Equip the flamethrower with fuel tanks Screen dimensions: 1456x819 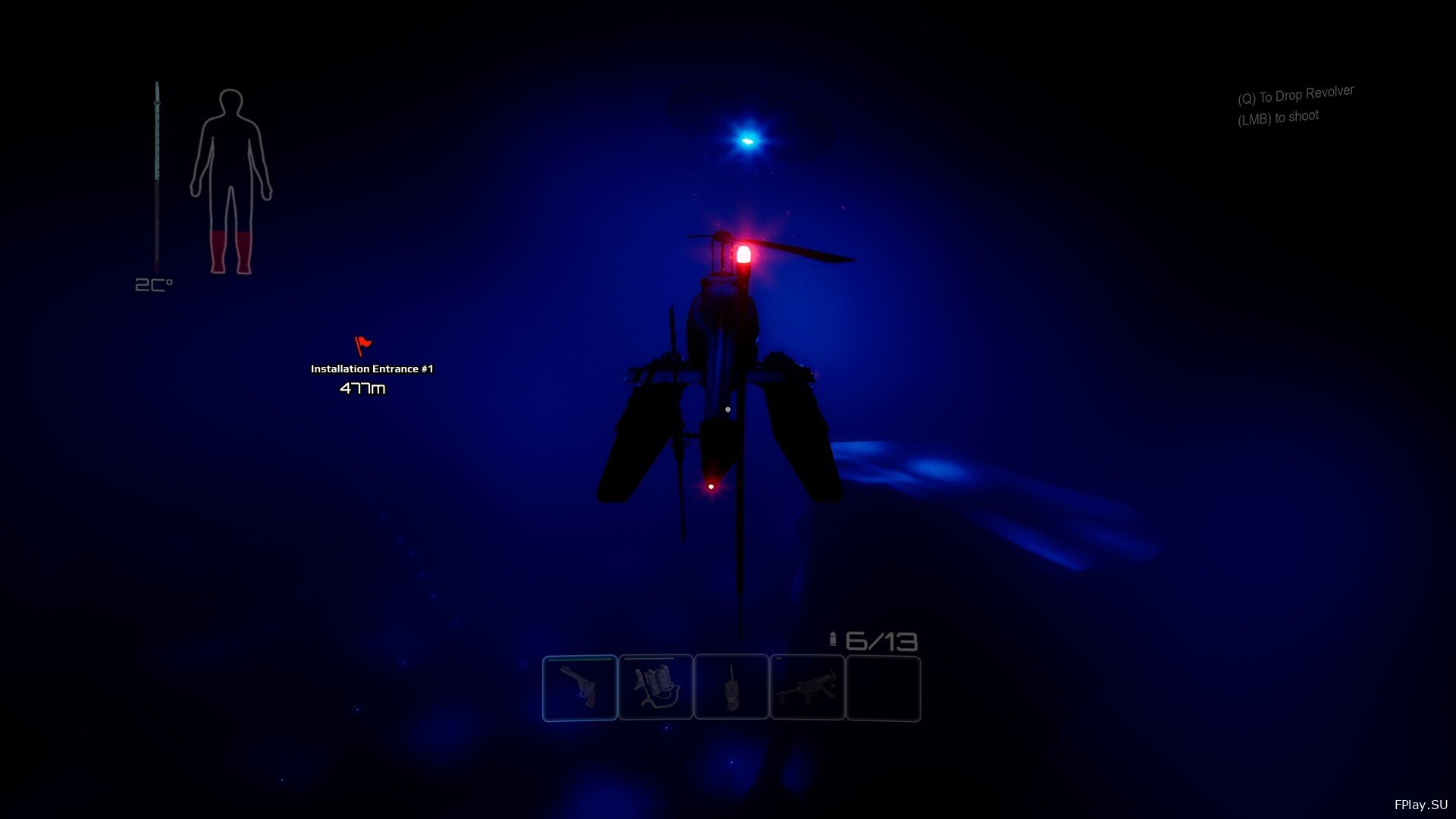(x=655, y=688)
